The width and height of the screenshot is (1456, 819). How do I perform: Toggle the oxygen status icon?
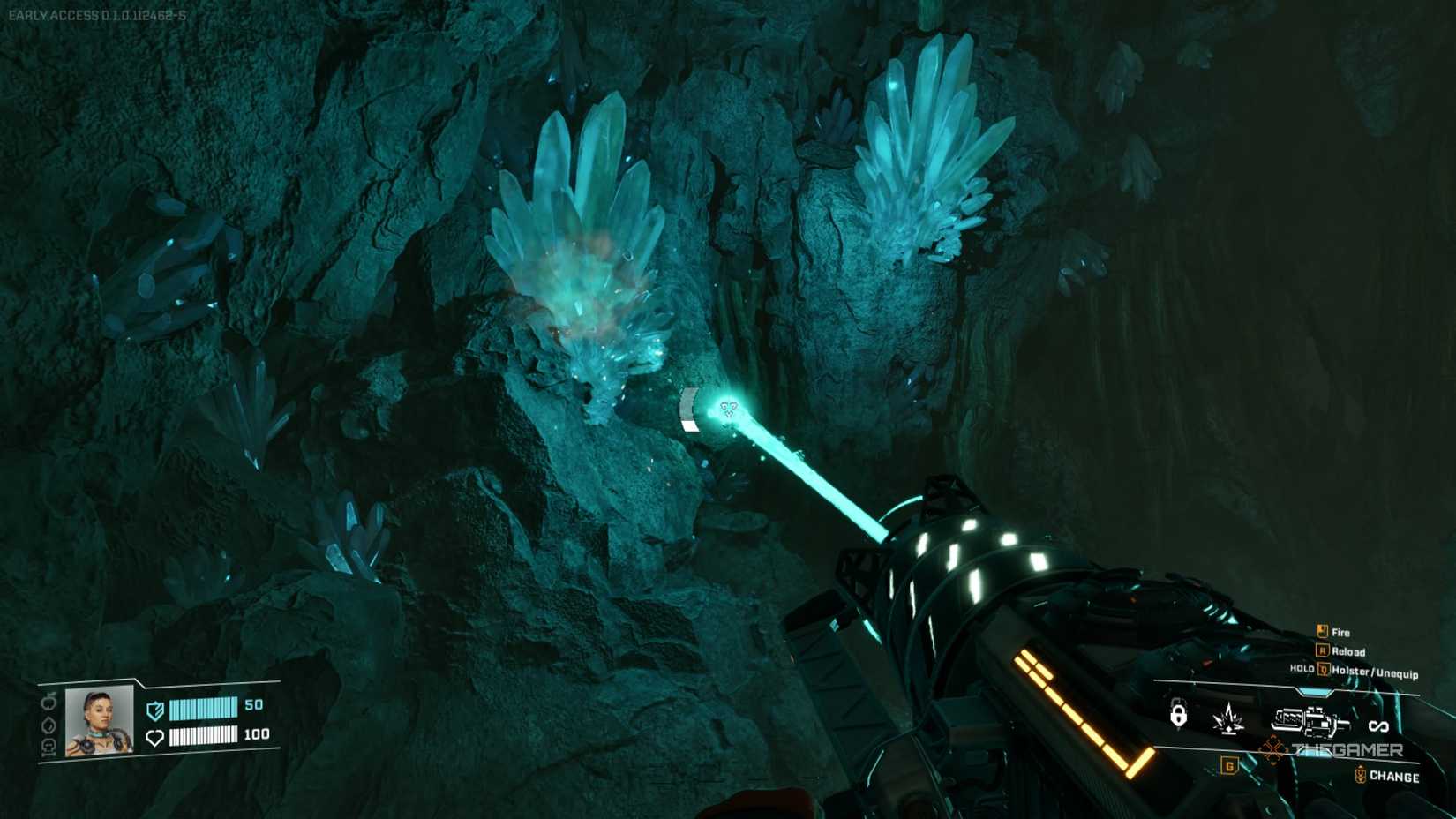click(49, 725)
